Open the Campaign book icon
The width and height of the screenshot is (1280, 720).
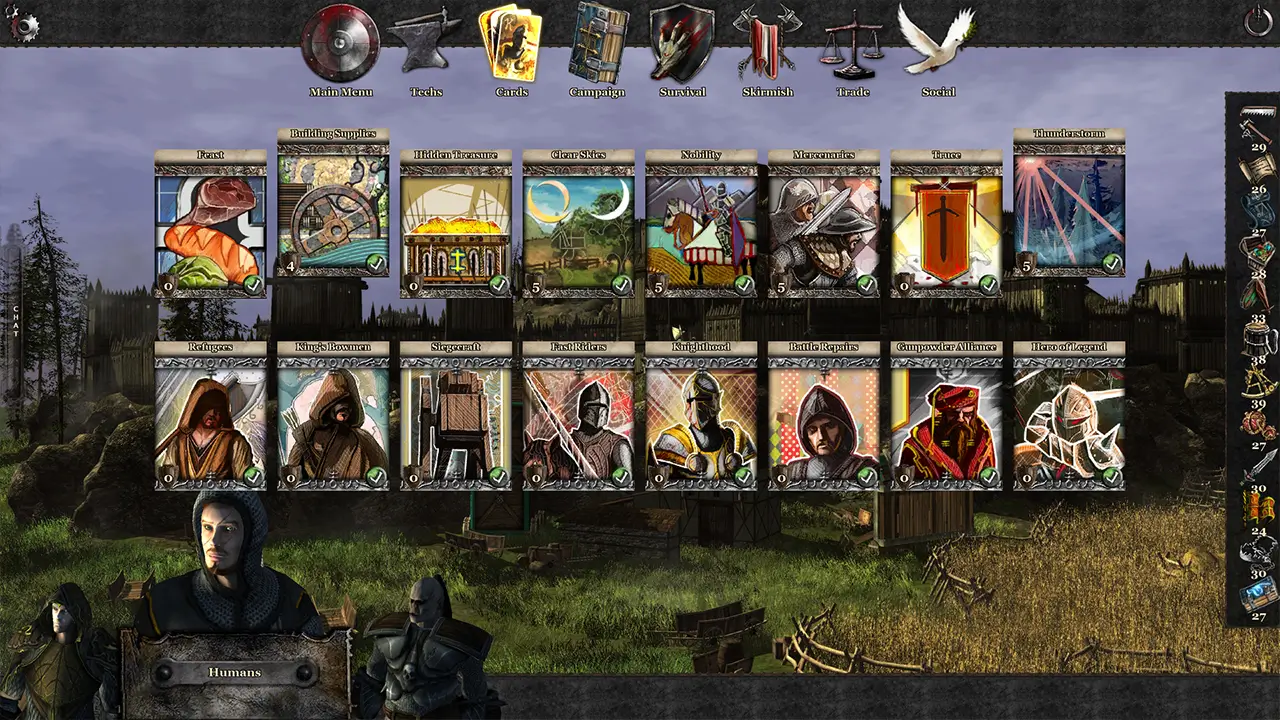pyautogui.click(x=598, y=45)
